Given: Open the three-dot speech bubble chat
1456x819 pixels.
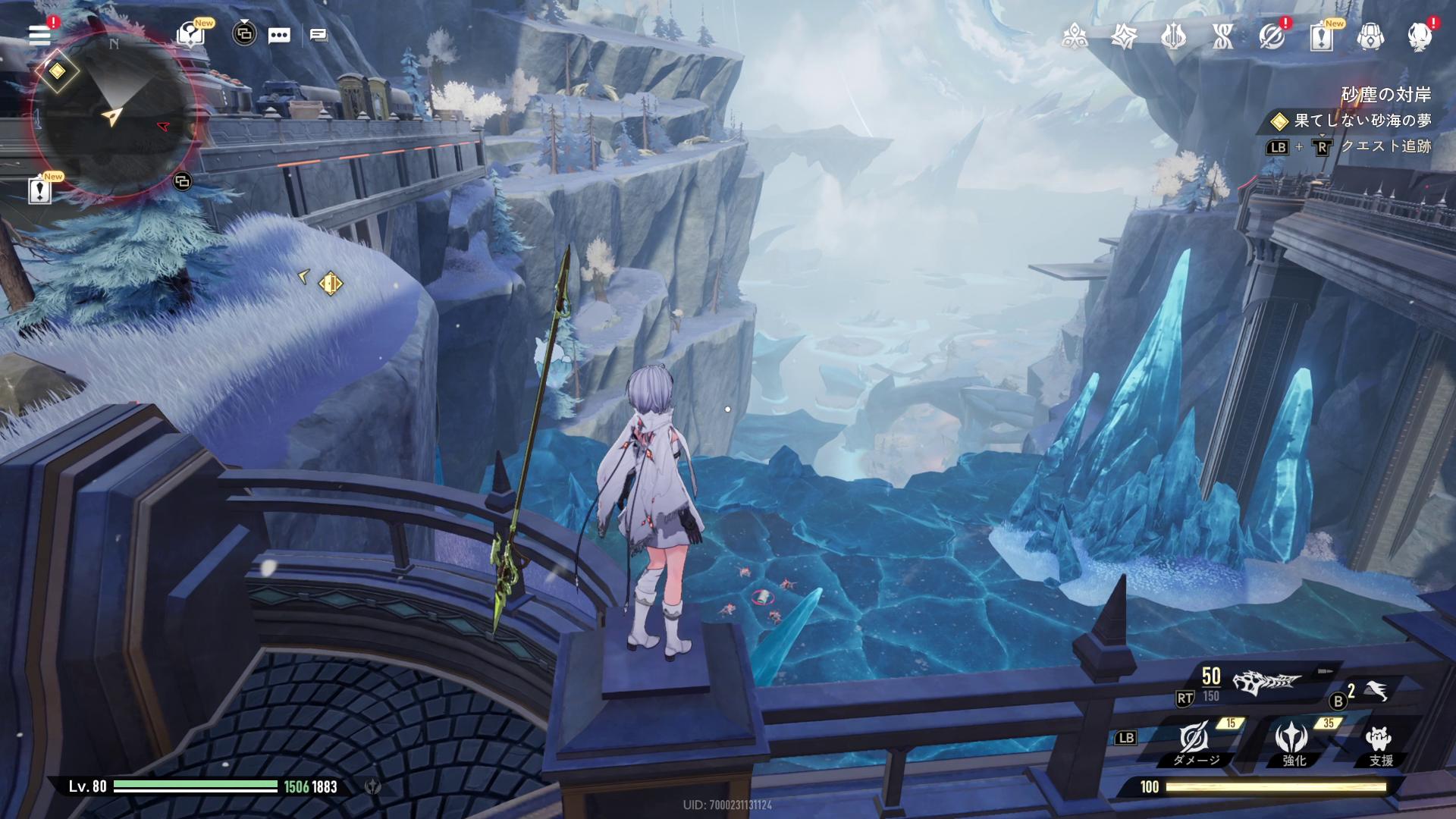Looking at the screenshot, I should tap(279, 36).
